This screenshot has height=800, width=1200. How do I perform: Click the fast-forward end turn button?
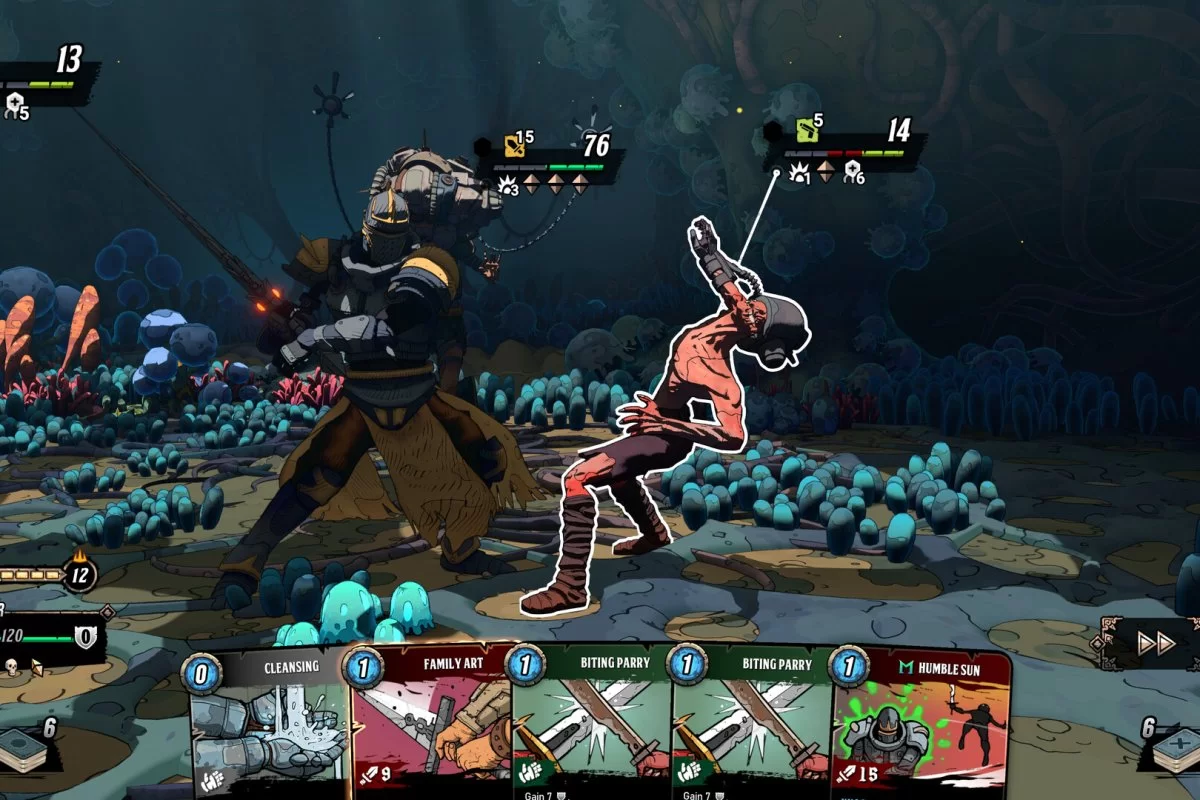click(1155, 643)
